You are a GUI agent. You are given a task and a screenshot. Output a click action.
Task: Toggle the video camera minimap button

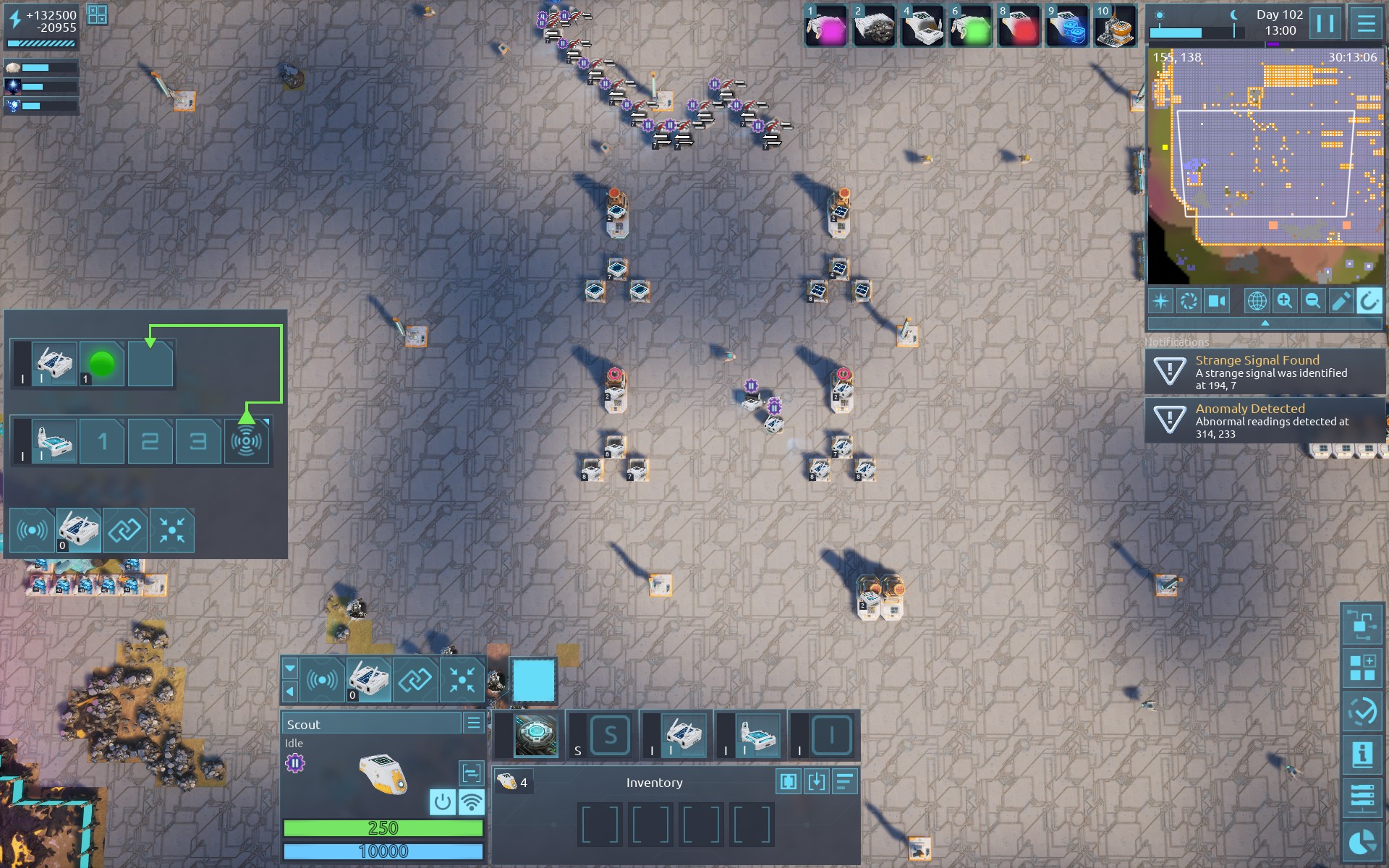(1217, 301)
